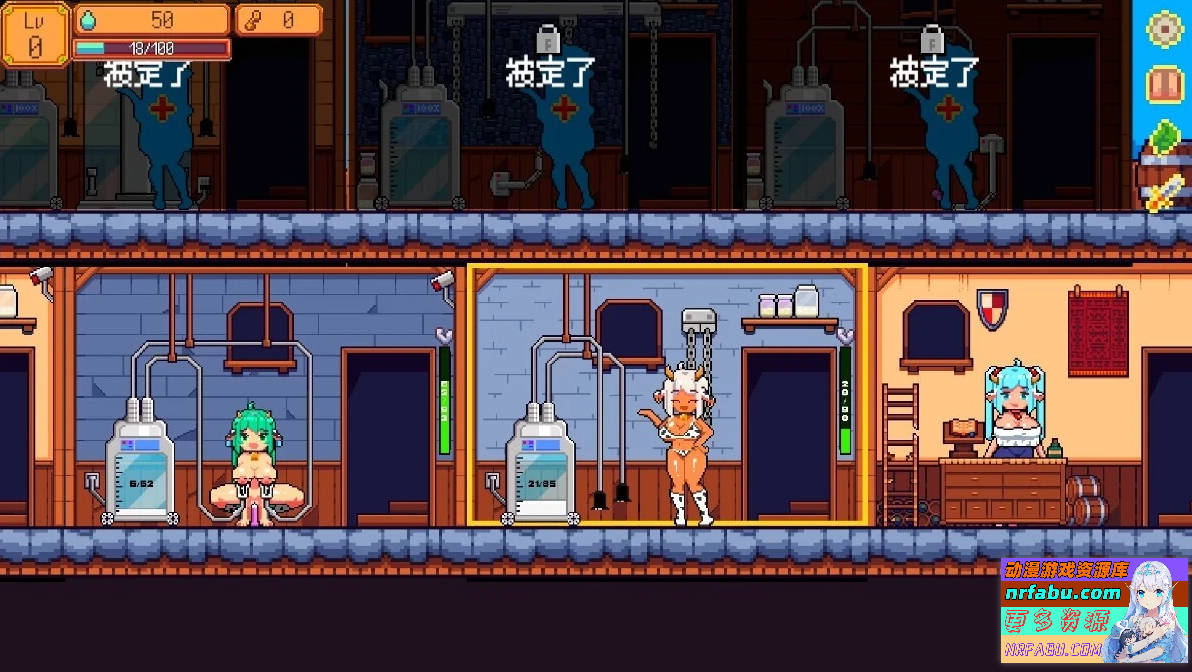Select the green leaf icon
Viewport: 1192px width, 672px height.
tap(1166, 138)
